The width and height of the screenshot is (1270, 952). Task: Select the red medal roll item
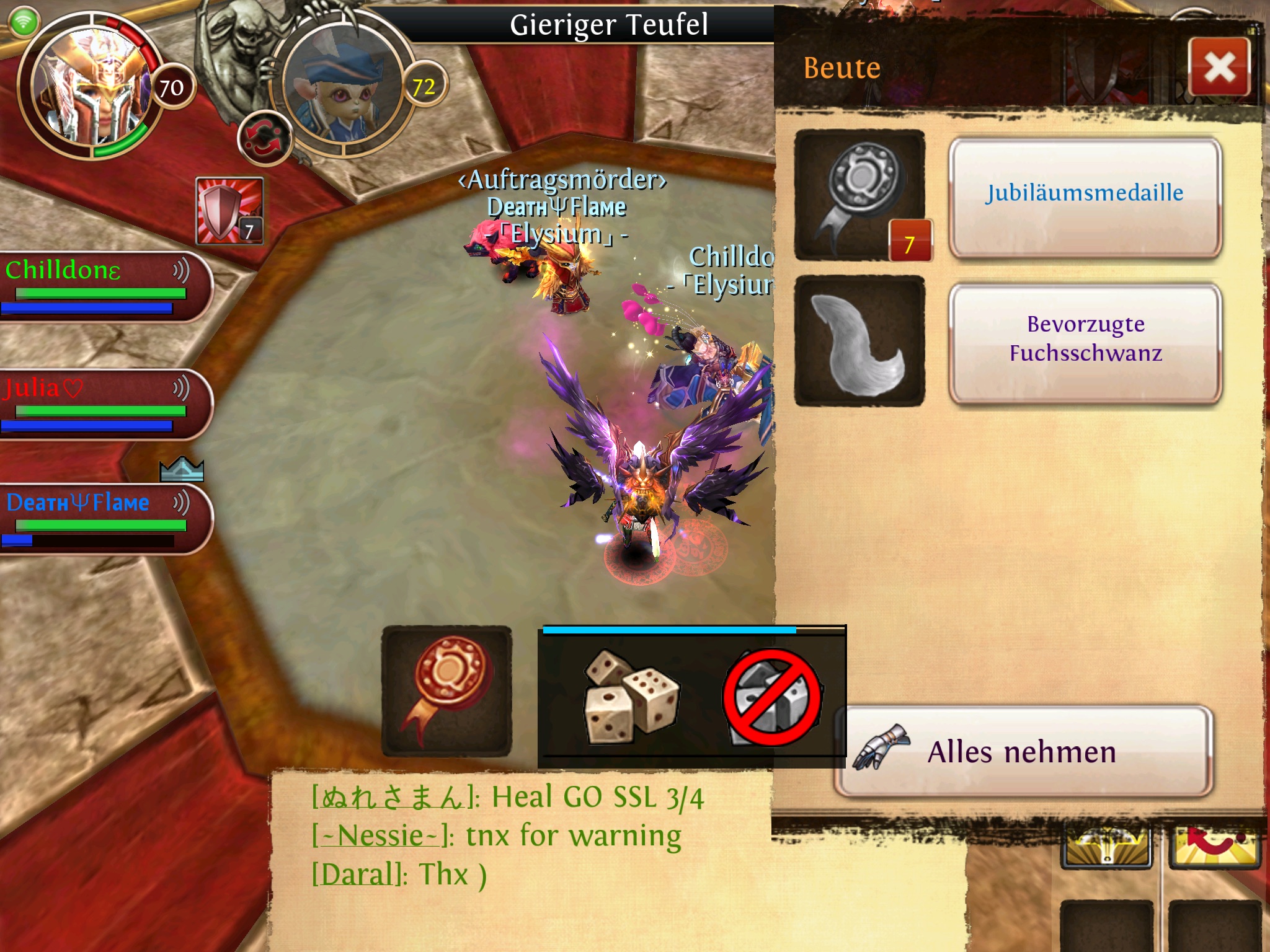tap(446, 690)
